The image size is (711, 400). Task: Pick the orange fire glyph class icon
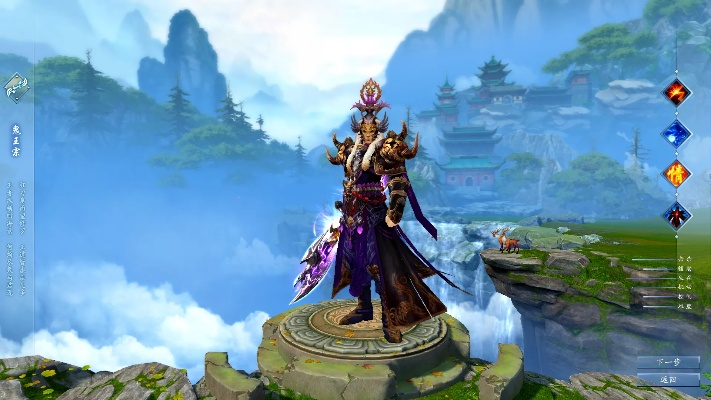[677, 173]
